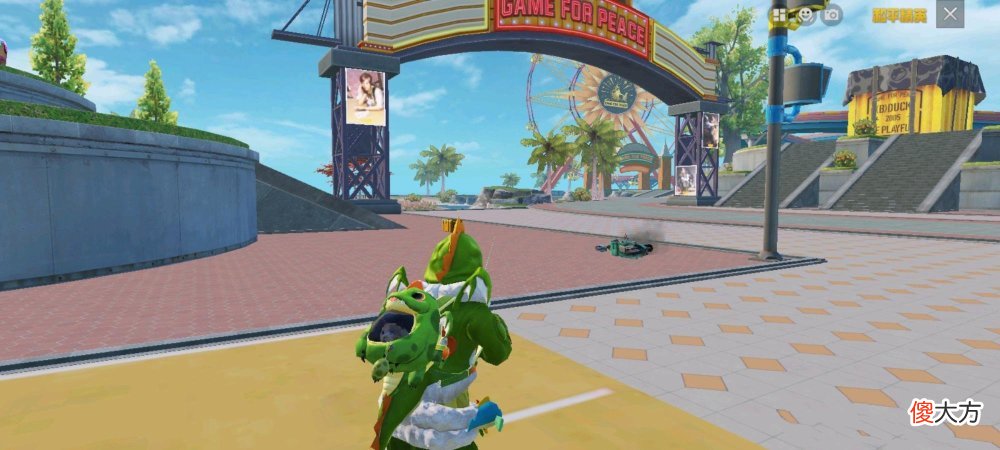This screenshot has width=1000, height=450.
Task: Open the smiley face emote icon
Action: tap(806, 14)
